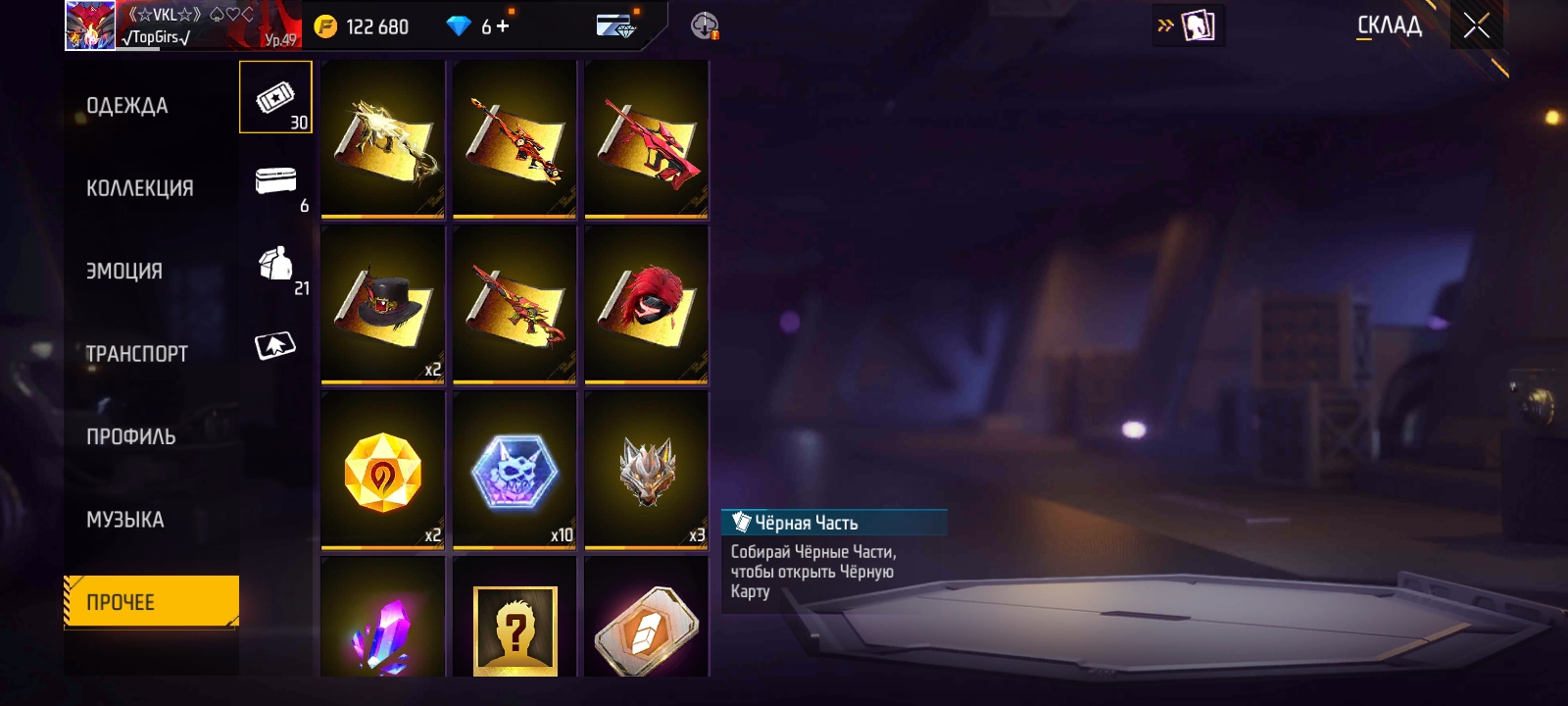This screenshot has height=706, width=1568.
Task: Select the golden gun blueprint item
Action: (383, 138)
